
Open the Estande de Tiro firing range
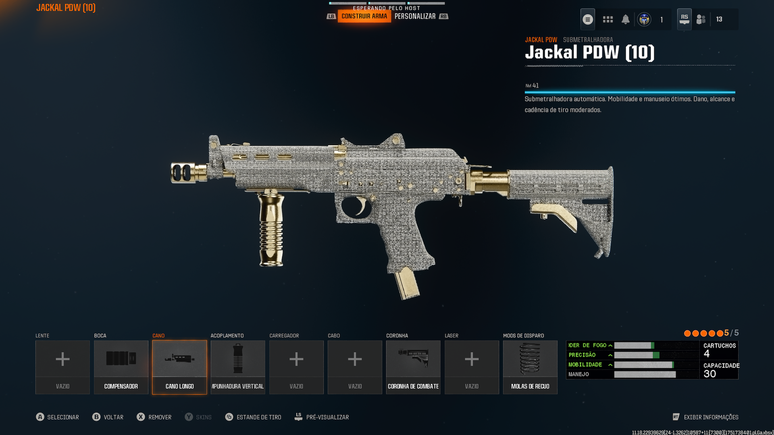click(x=254, y=417)
